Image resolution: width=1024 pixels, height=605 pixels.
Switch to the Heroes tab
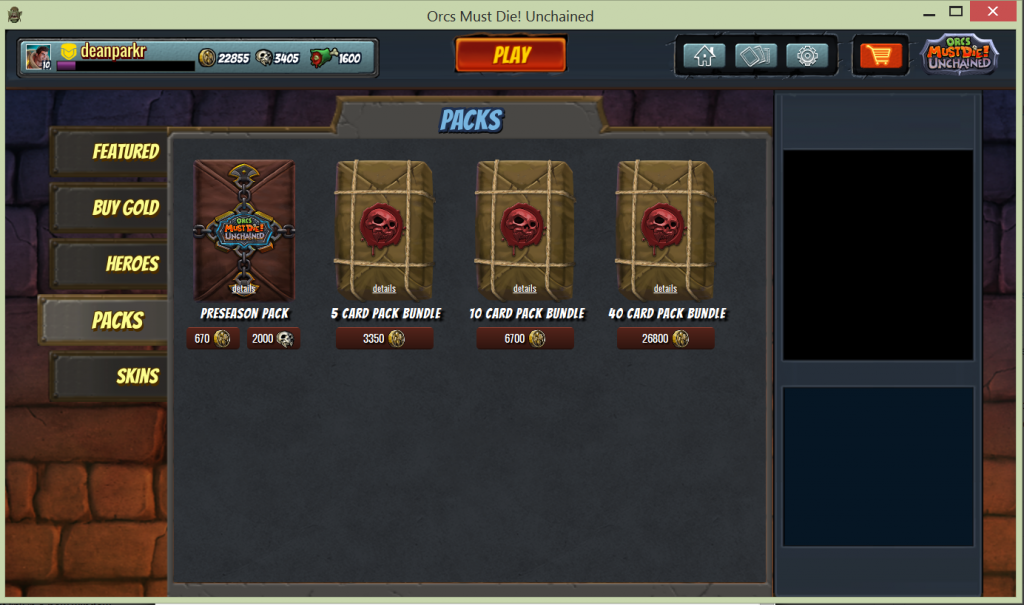pyautogui.click(x=112, y=264)
